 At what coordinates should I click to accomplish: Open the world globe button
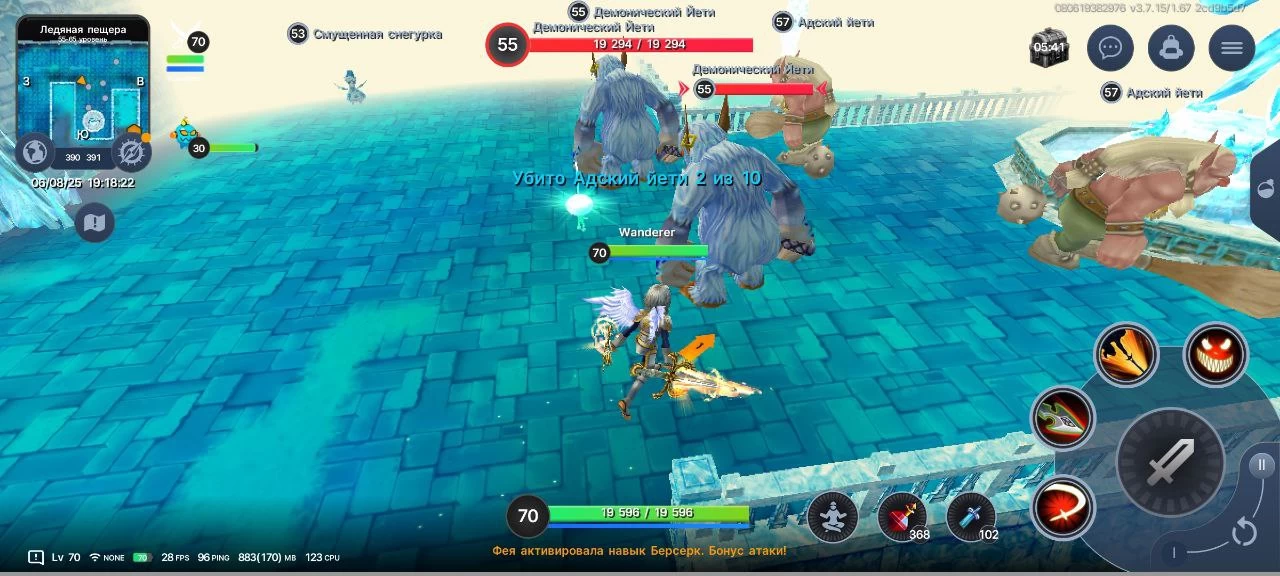point(36,153)
